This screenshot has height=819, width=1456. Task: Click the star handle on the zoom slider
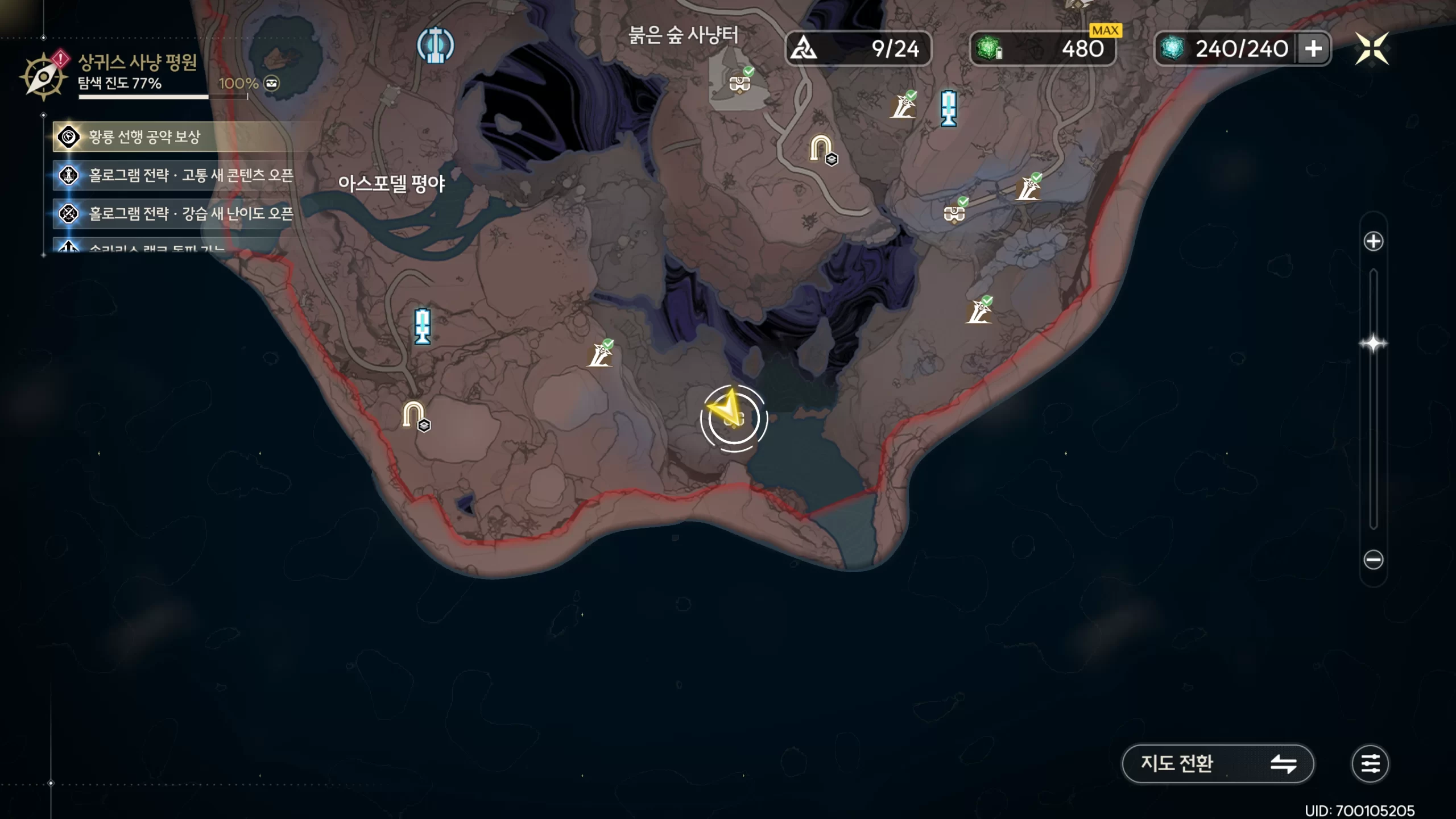tap(1373, 344)
